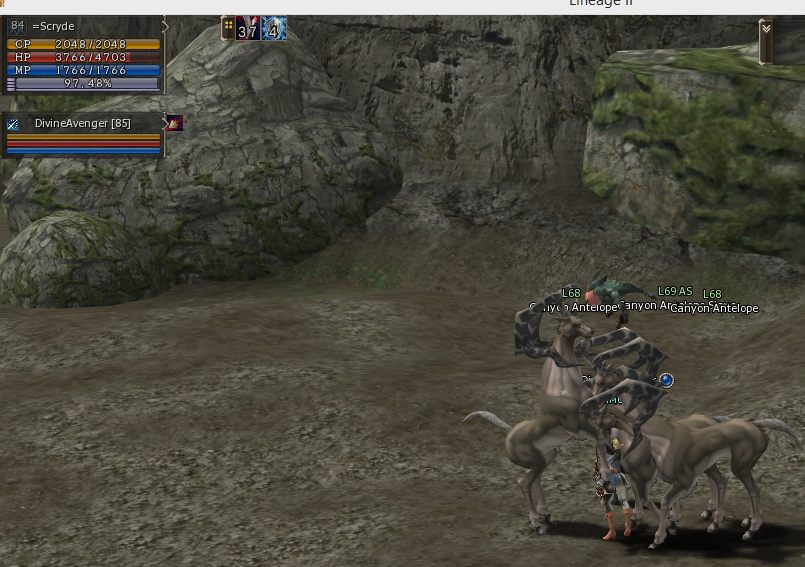Image resolution: width=805 pixels, height=567 pixels.
Task: Select the Scryde player status panel
Action: [x=84, y=55]
